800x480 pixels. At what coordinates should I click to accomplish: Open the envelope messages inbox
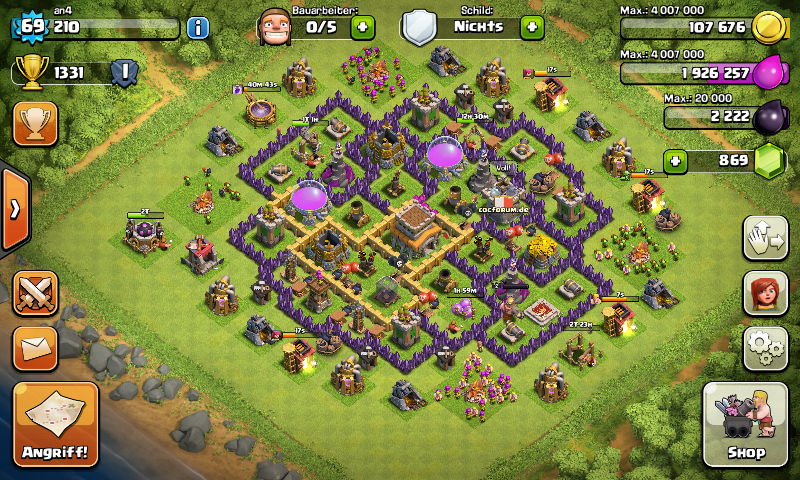(x=35, y=348)
